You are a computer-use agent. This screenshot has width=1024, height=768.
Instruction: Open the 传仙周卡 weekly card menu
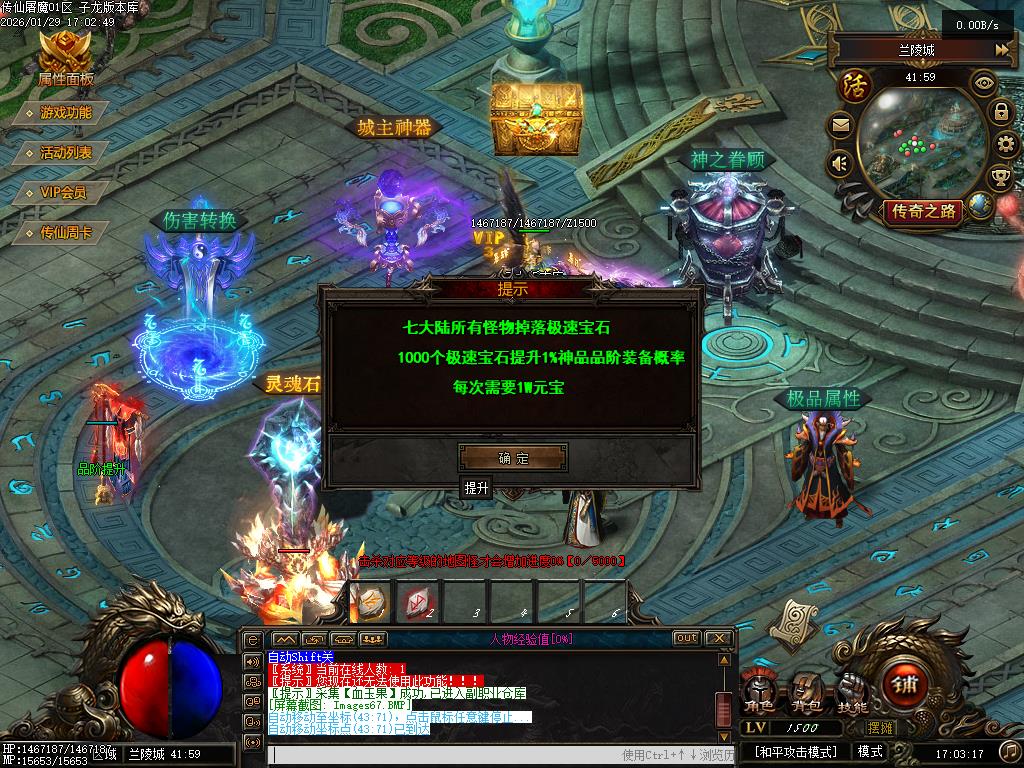click(66, 233)
